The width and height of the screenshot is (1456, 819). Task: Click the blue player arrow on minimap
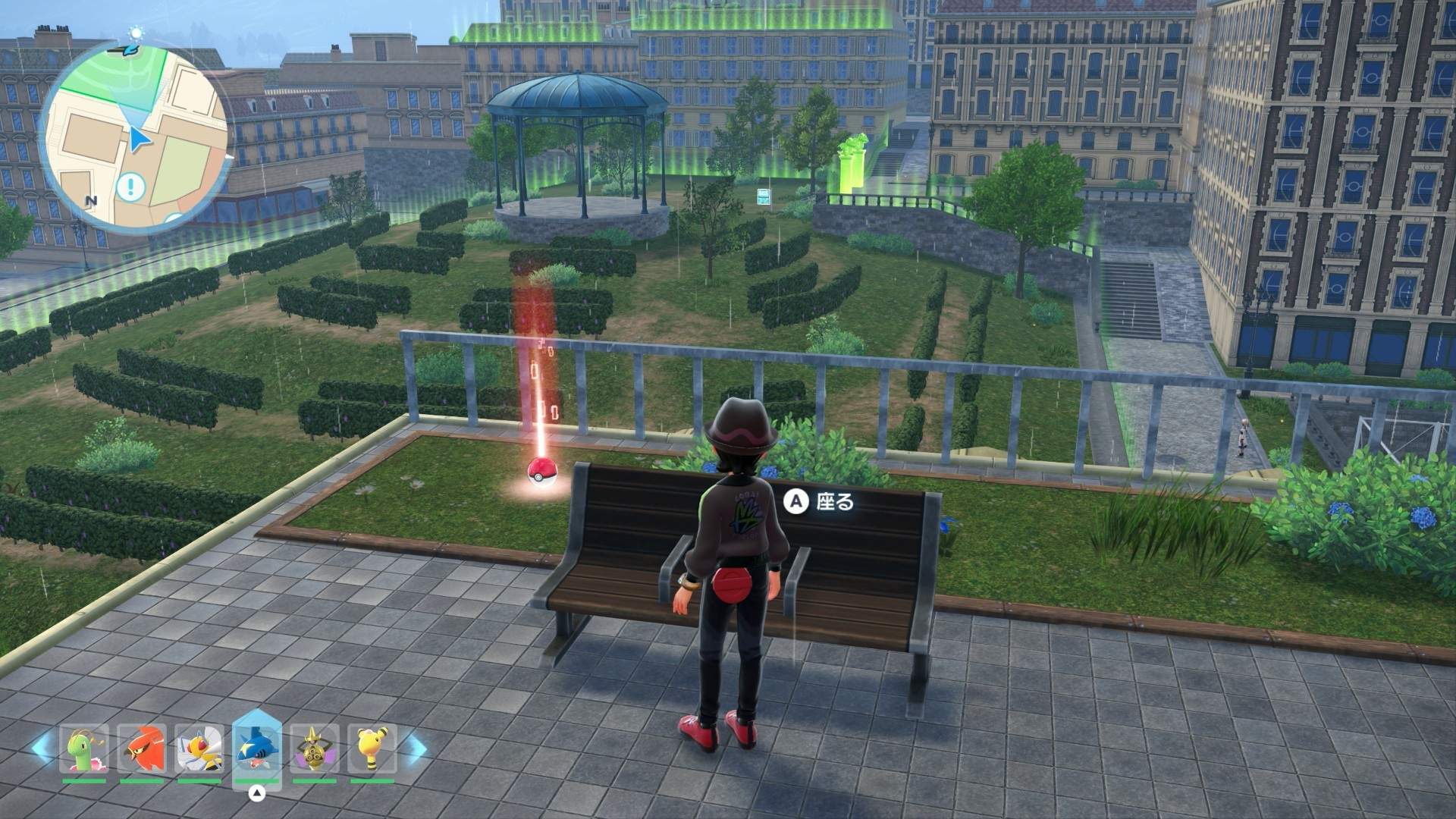point(138,140)
